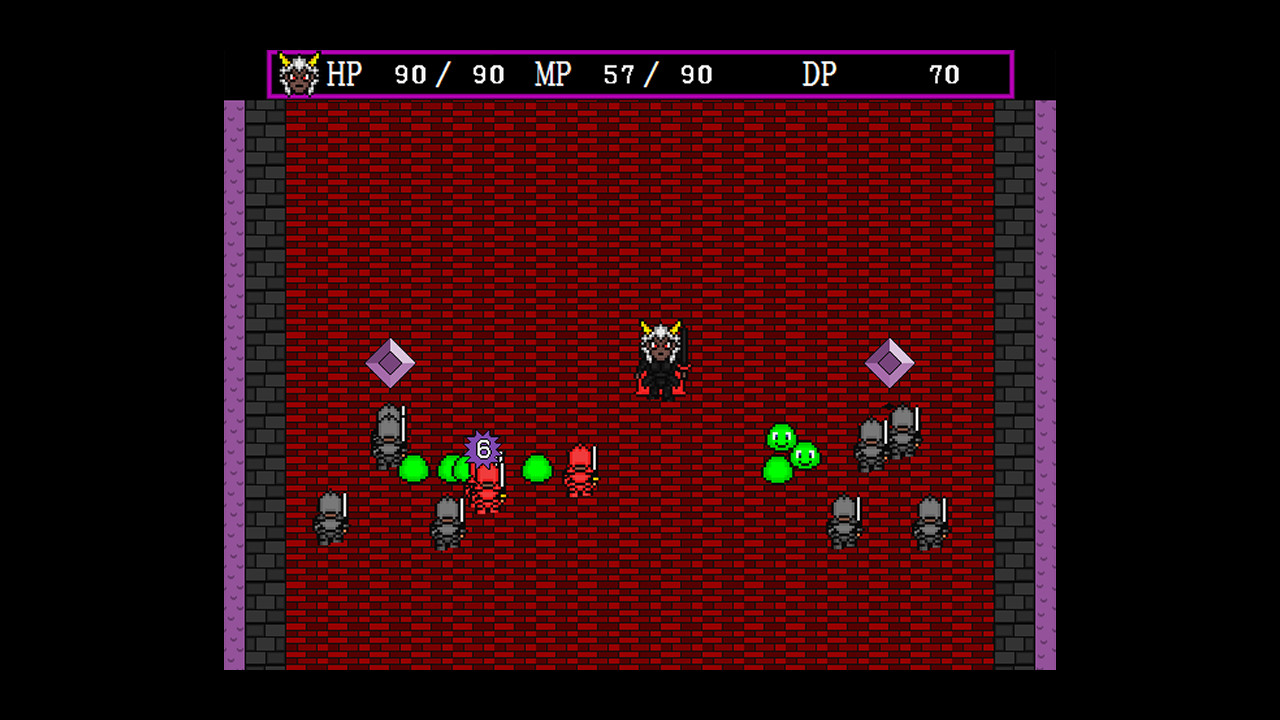Click the lone green slime between the red knights

tap(537, 467)
